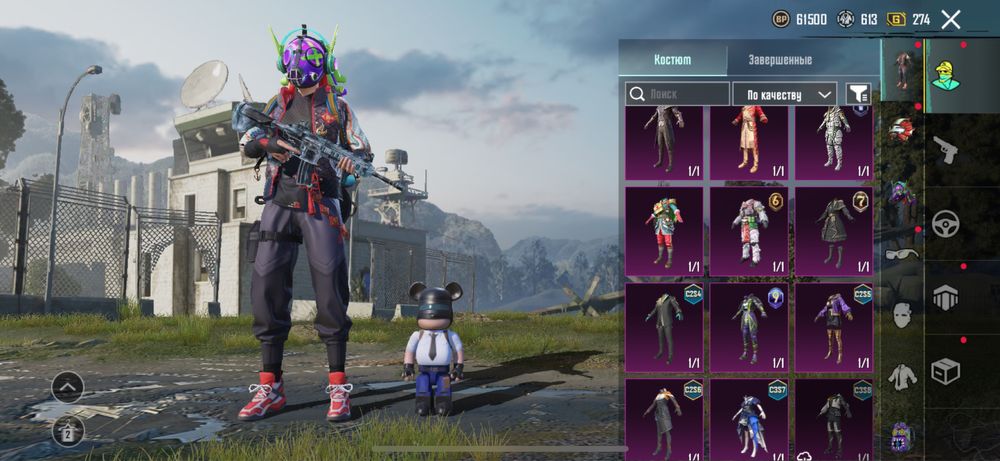
Task: Open the По качеству sort dropdown
Action: tap(784, 94)
